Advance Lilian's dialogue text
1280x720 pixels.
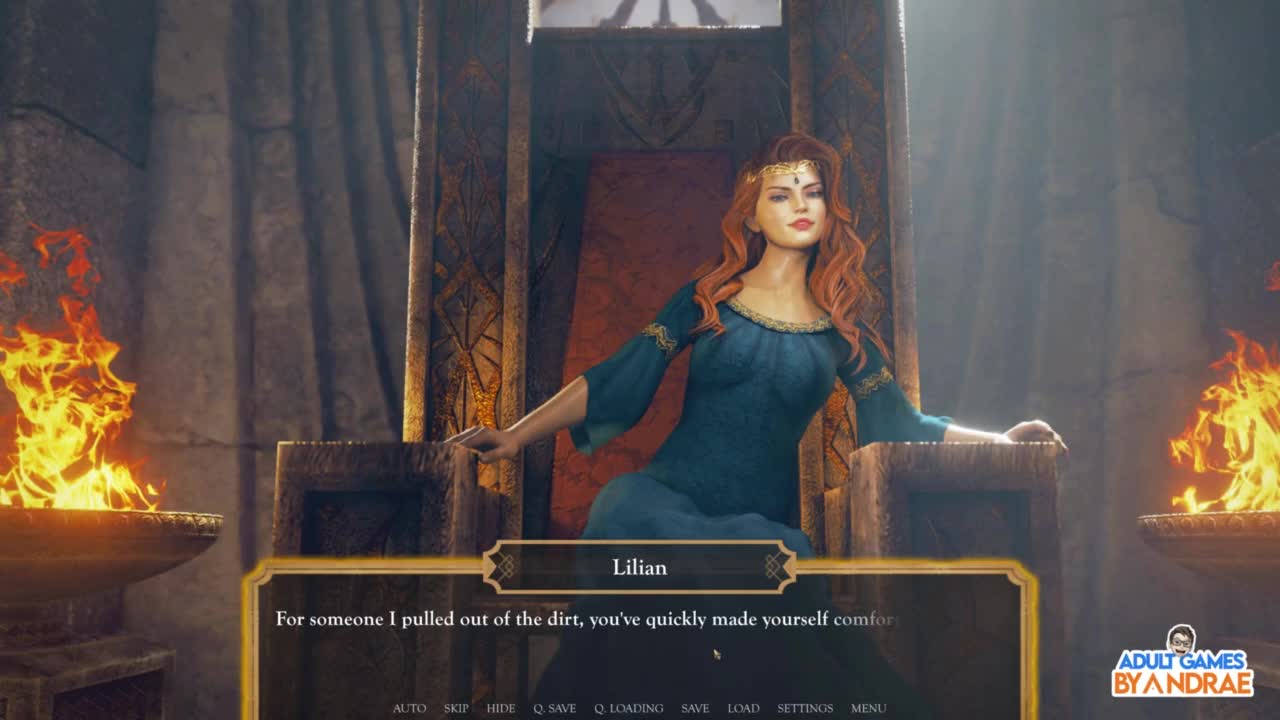640,640
